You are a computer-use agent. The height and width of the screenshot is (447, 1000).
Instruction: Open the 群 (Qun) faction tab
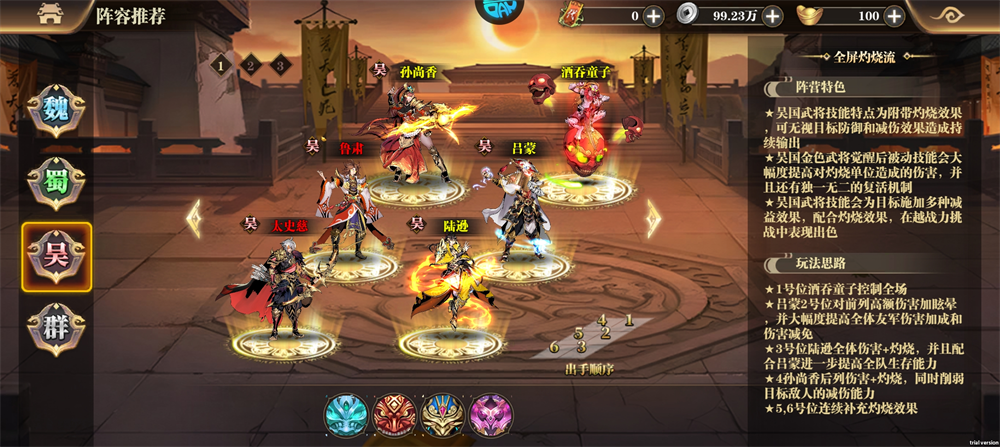click(x=56, y=325)
